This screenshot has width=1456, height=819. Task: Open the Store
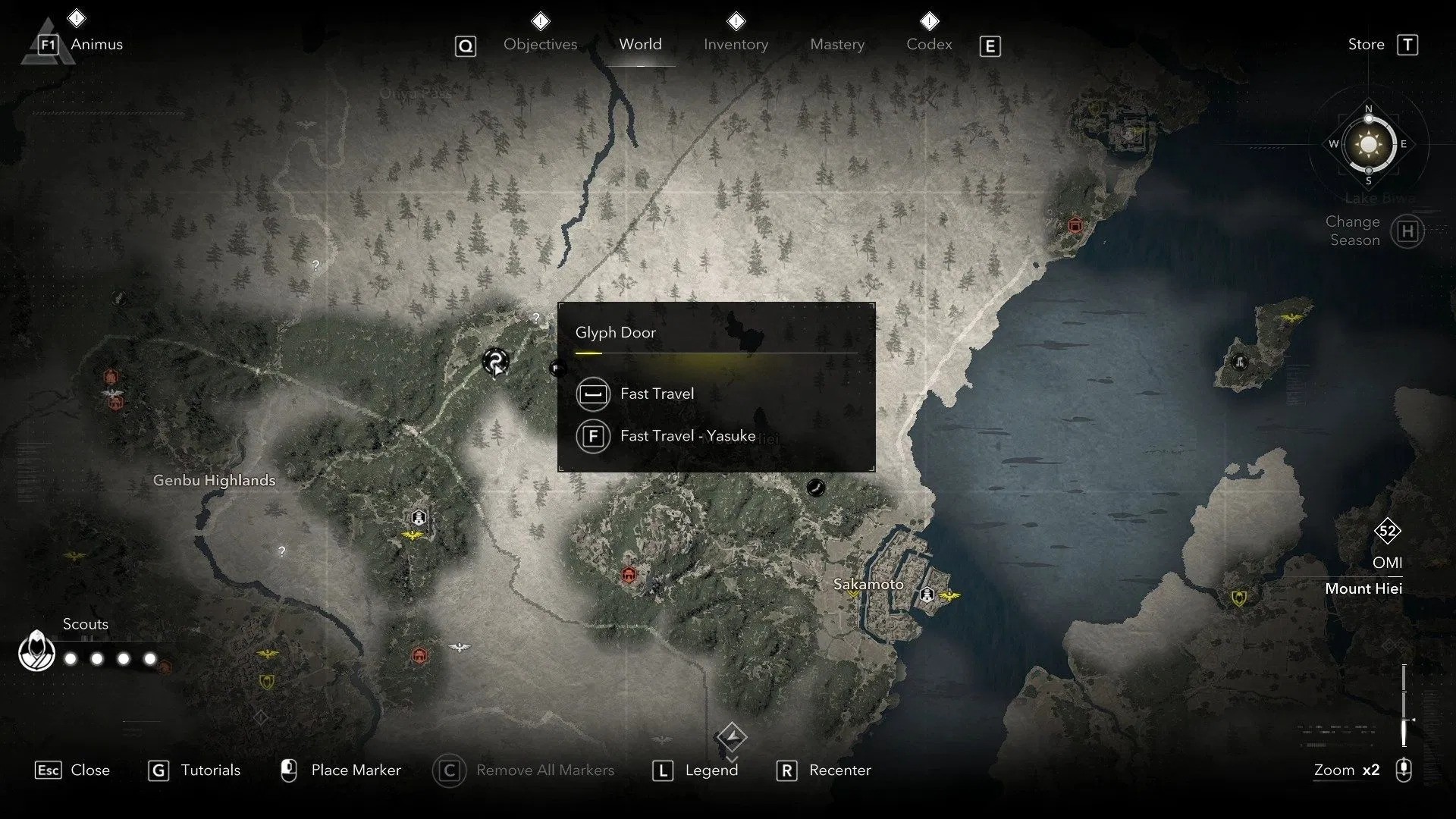(x=1365, y=44)
